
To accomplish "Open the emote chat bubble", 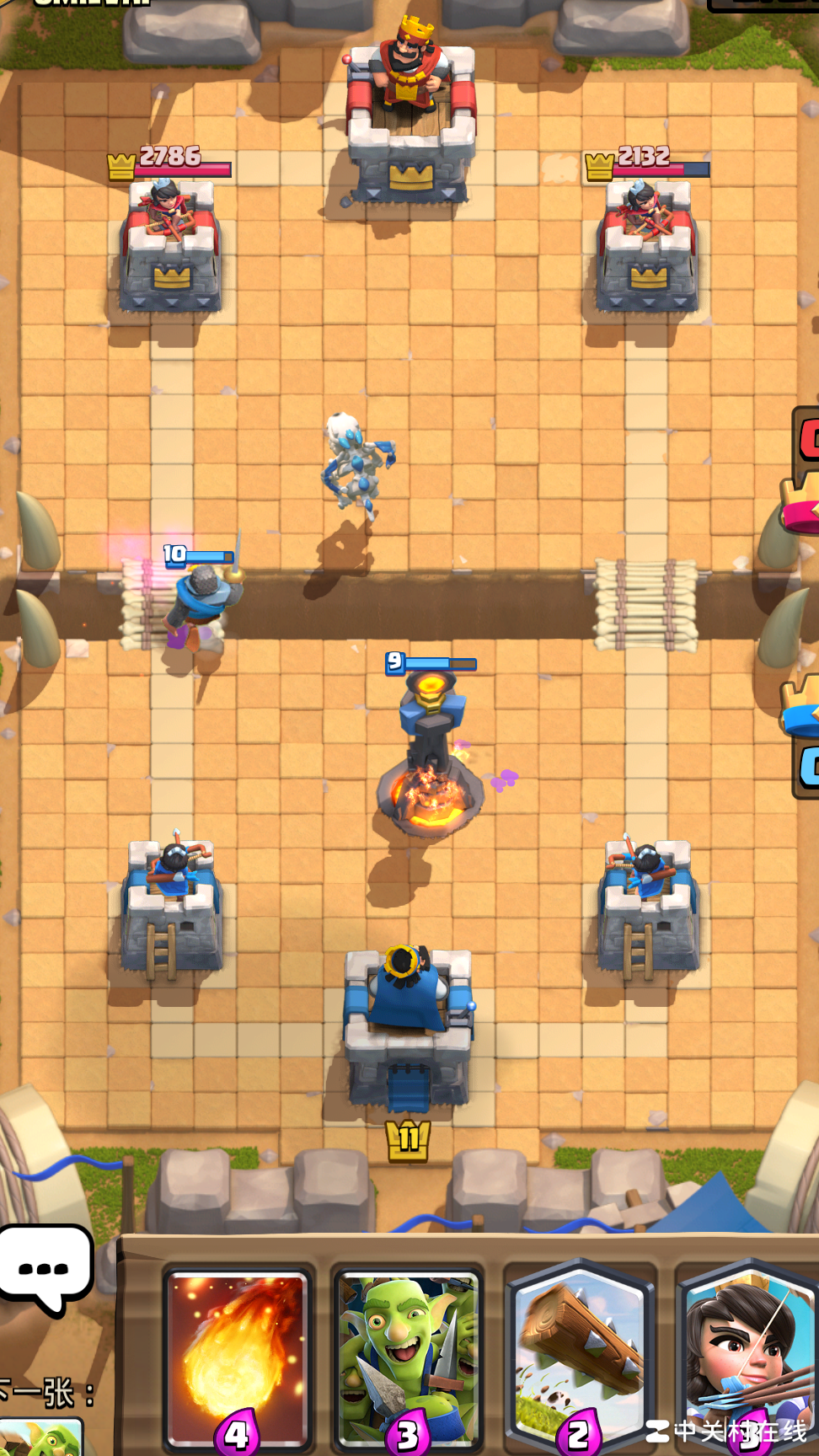I will tap(45, 1268).
